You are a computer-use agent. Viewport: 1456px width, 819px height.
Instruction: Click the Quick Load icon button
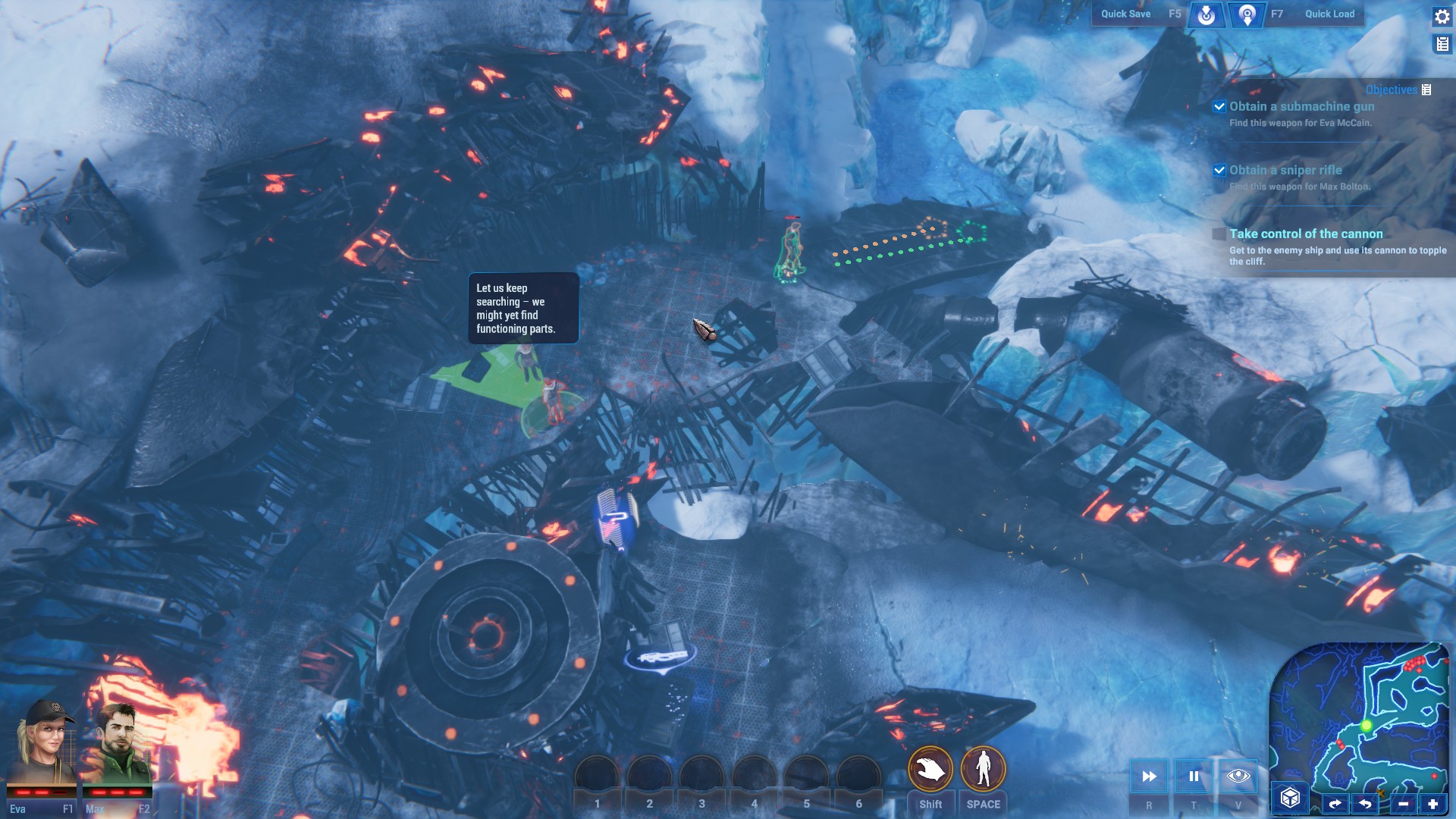1247,14
